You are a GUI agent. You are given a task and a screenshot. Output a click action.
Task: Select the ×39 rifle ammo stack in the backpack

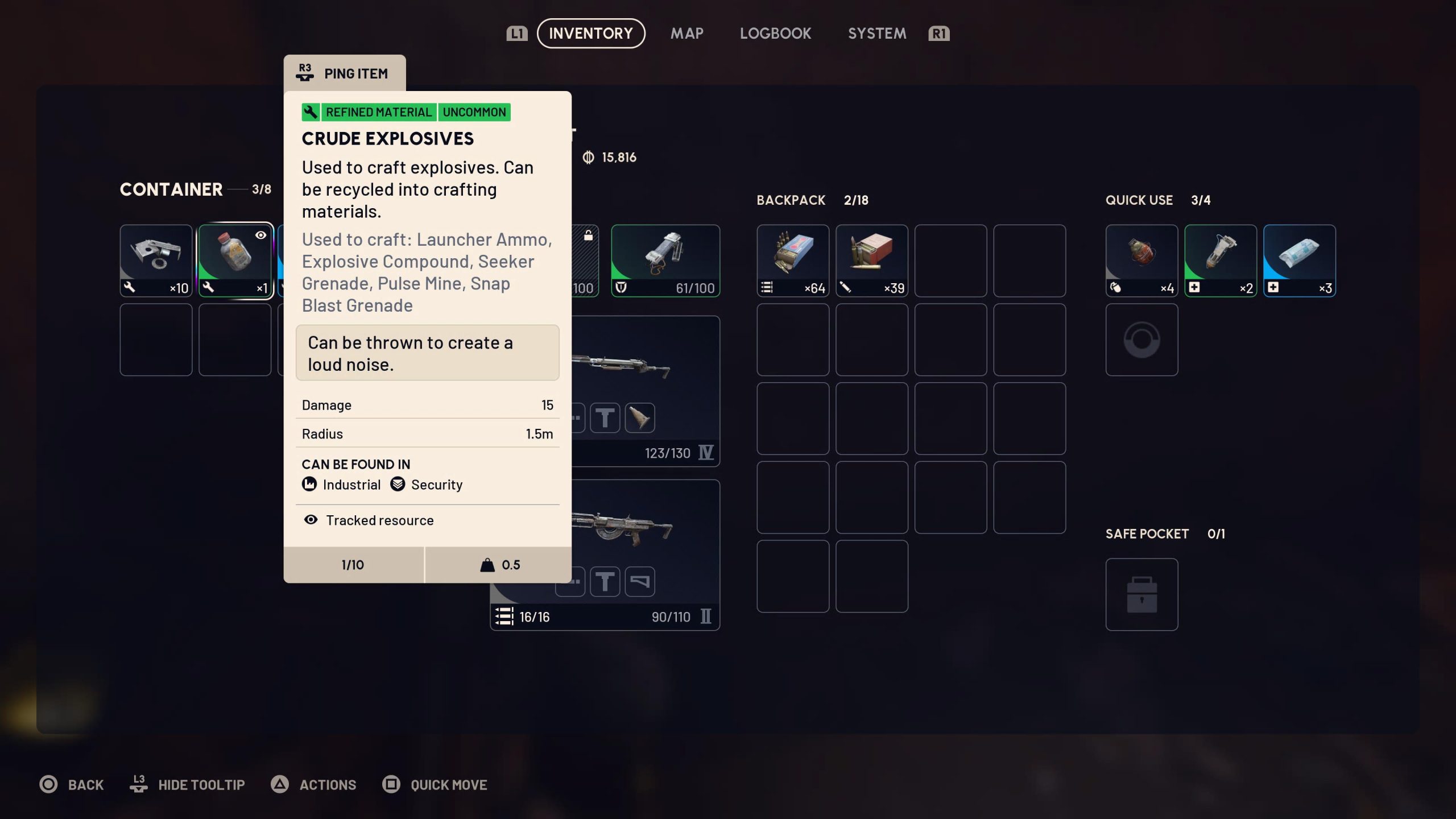pos(872,259)
